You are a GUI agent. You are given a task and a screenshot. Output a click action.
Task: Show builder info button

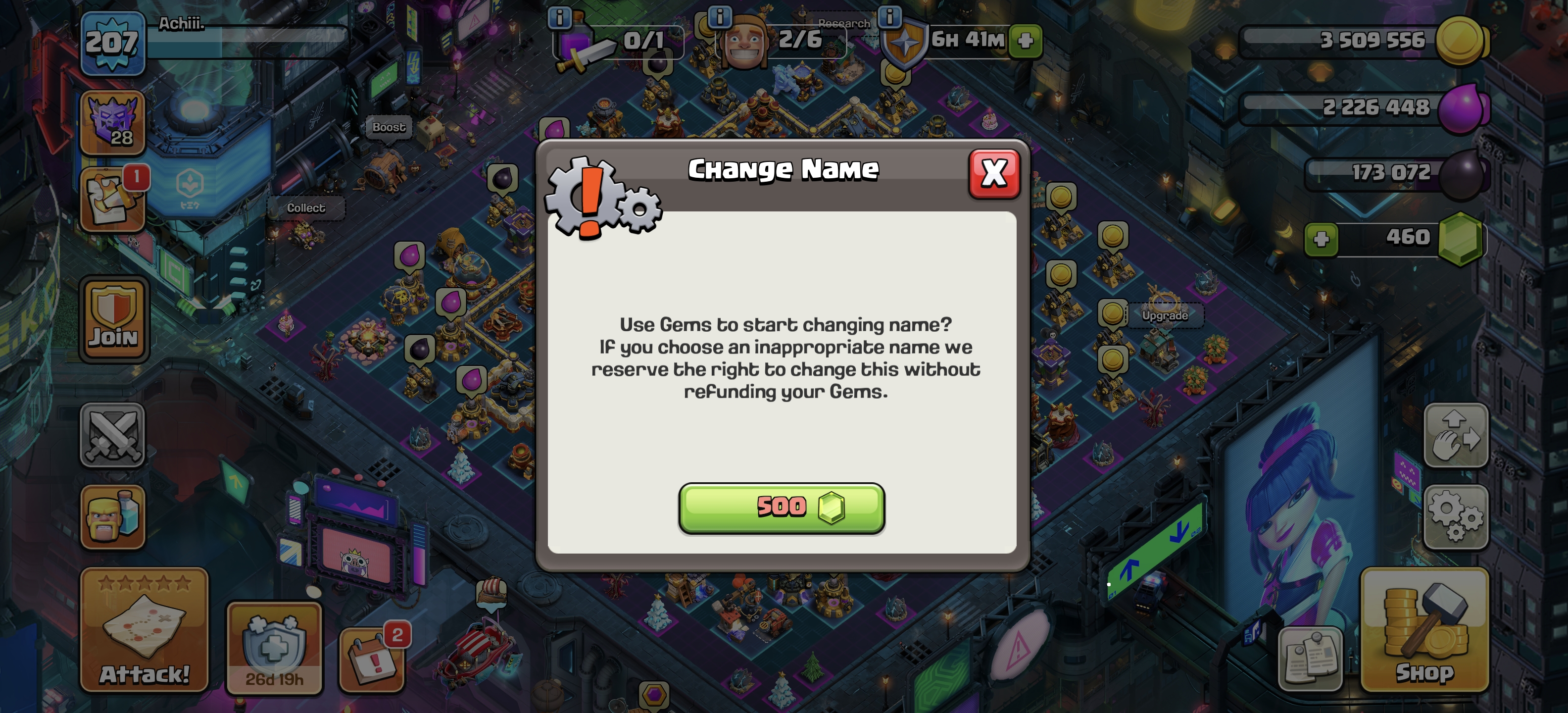720,16
